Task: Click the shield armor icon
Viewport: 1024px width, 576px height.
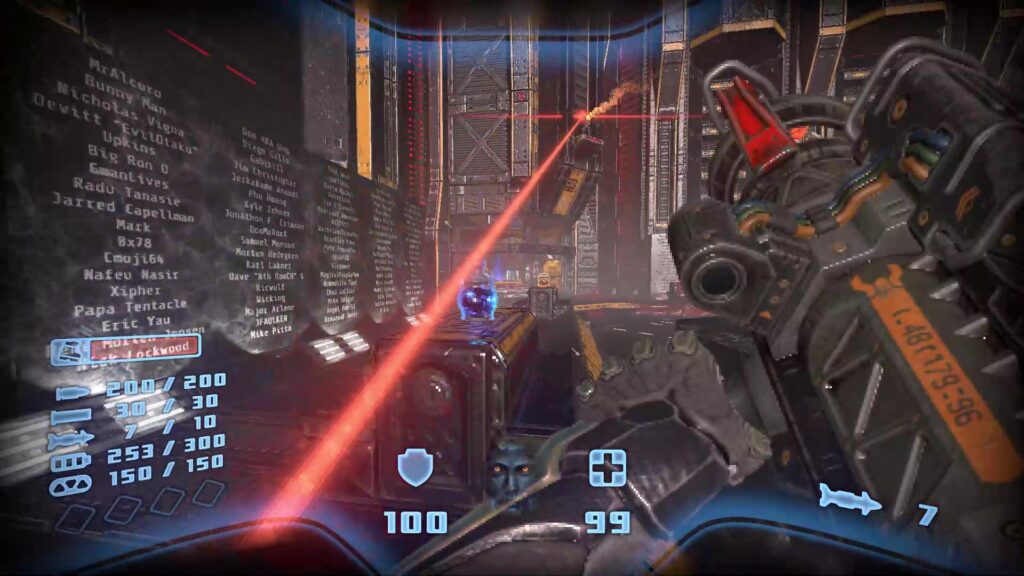Action: (415, 467)
